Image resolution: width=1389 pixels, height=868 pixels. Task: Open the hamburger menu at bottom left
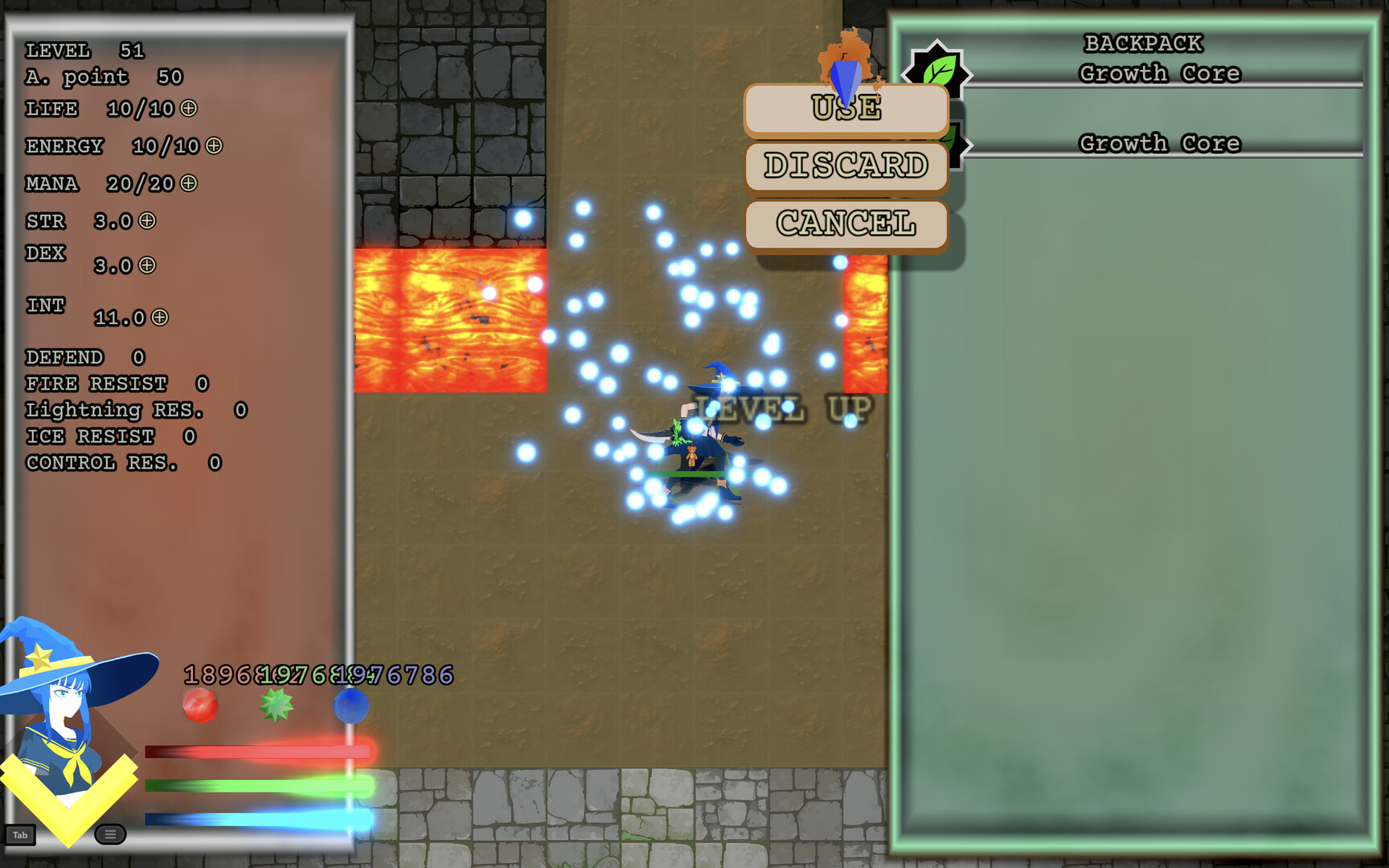point(109,835)
